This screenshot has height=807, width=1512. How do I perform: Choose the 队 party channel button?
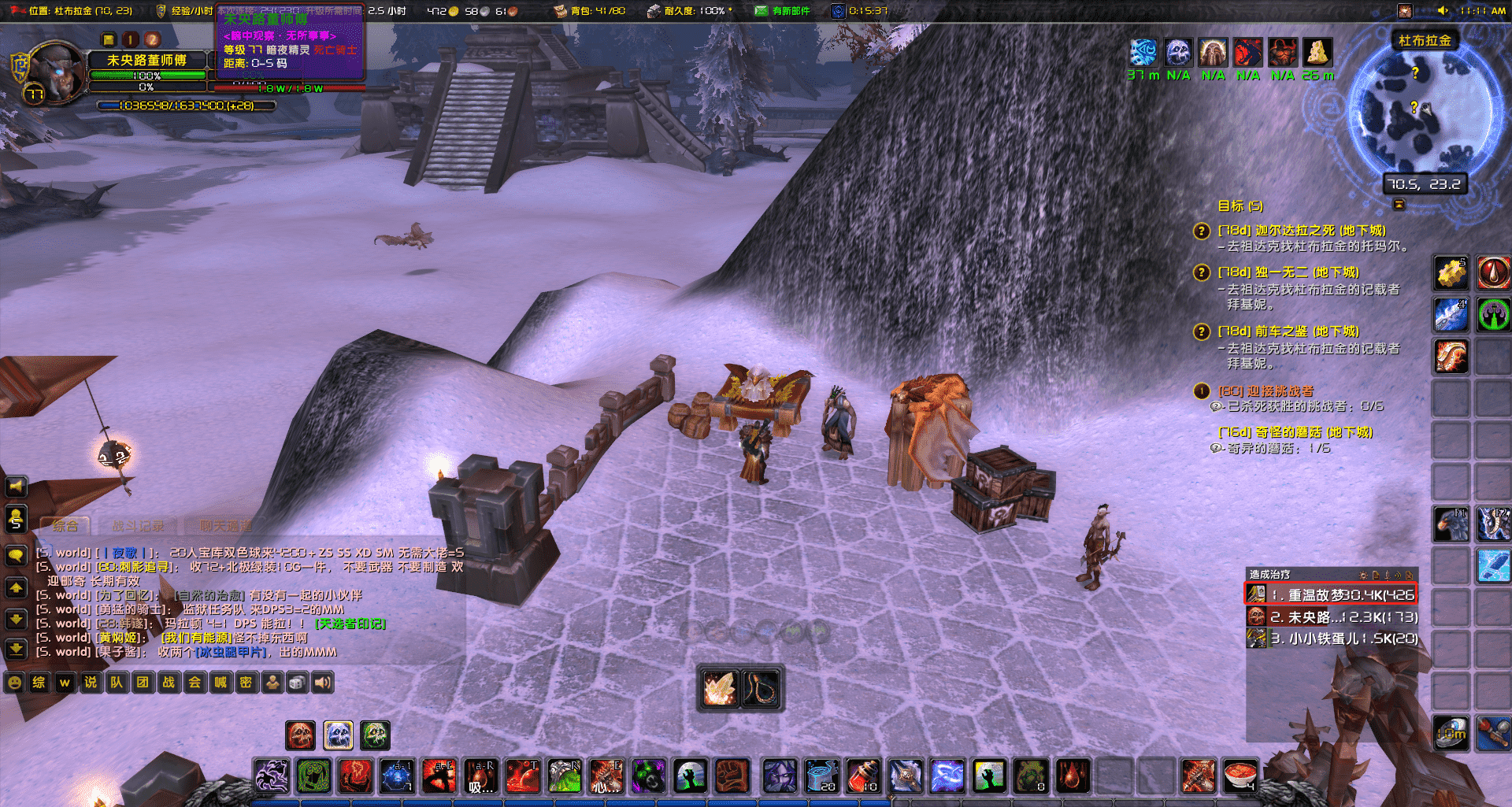[x=117, y=683]
